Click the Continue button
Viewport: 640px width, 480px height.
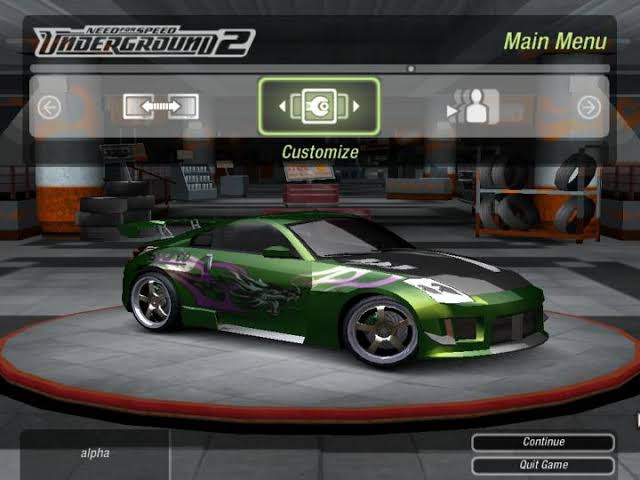coord(543,442)
